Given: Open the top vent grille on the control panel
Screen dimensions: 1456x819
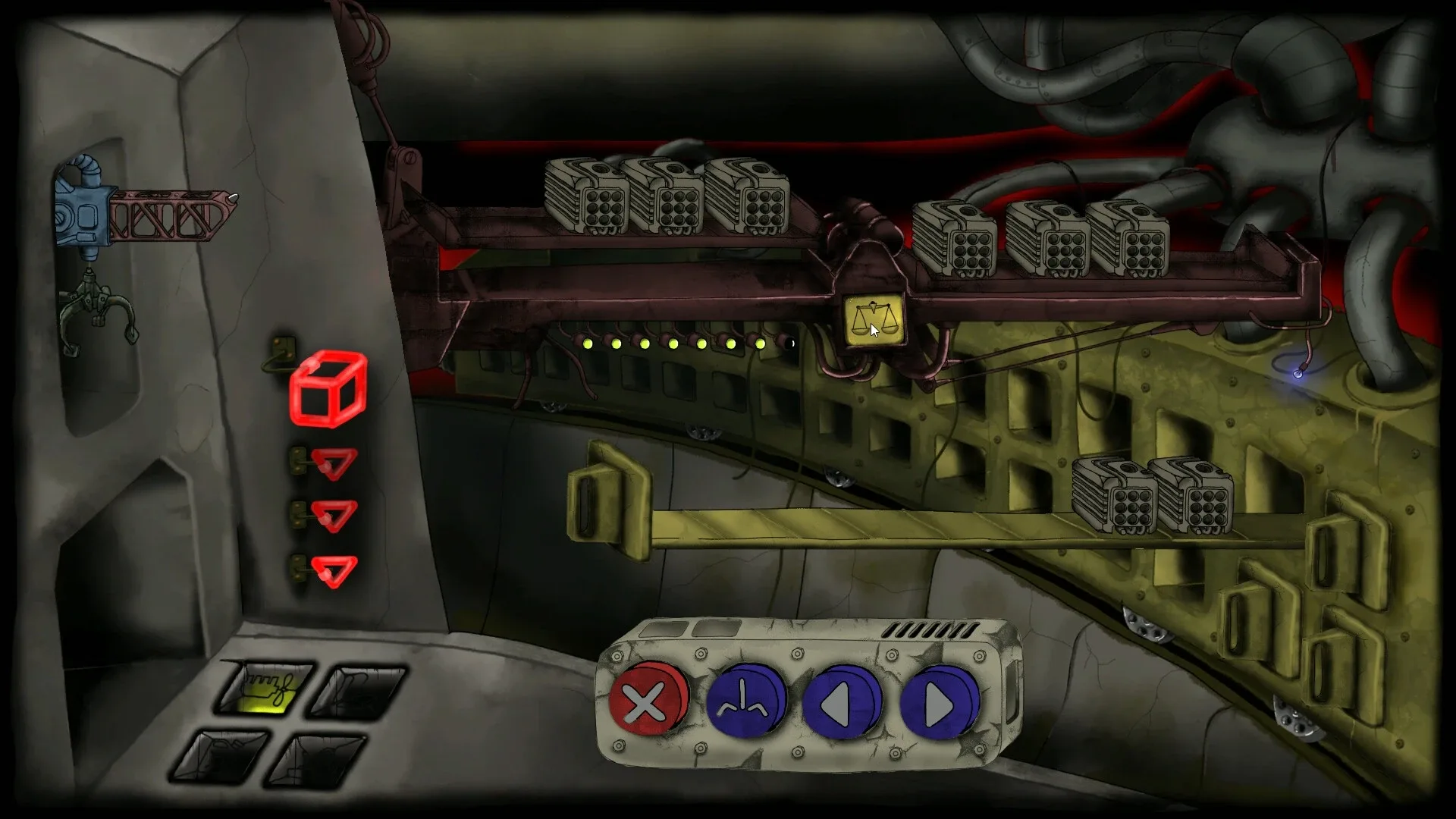Looking at the screenshot, I should [x=931, y=629].
